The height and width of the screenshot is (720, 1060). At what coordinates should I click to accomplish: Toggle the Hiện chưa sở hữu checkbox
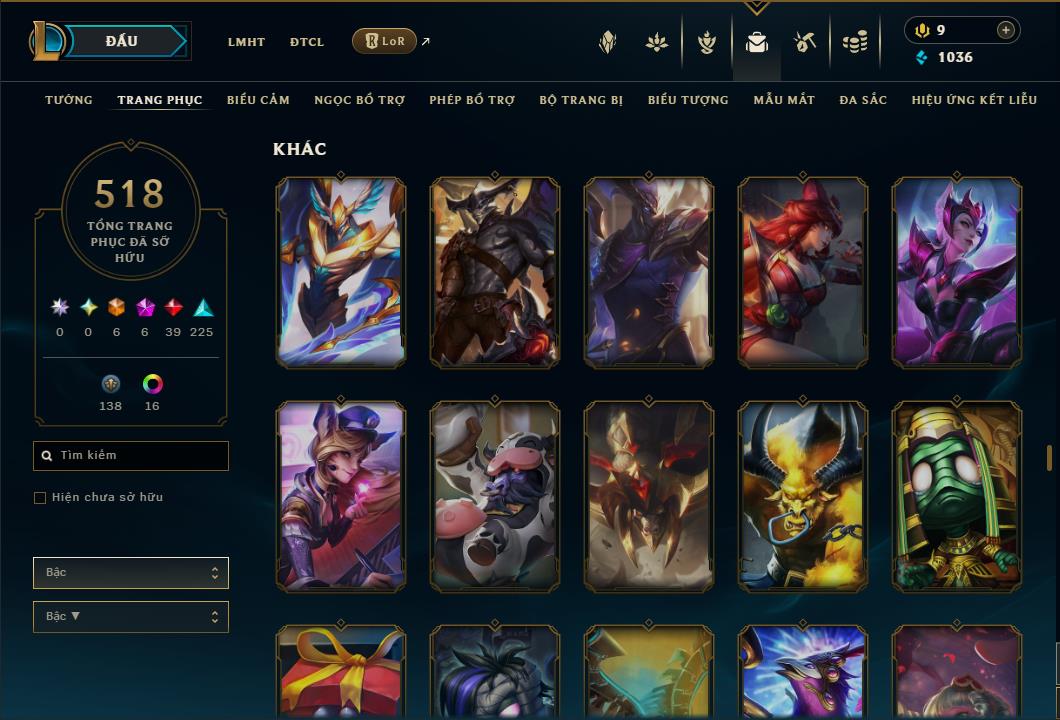[x=40, y=498]
